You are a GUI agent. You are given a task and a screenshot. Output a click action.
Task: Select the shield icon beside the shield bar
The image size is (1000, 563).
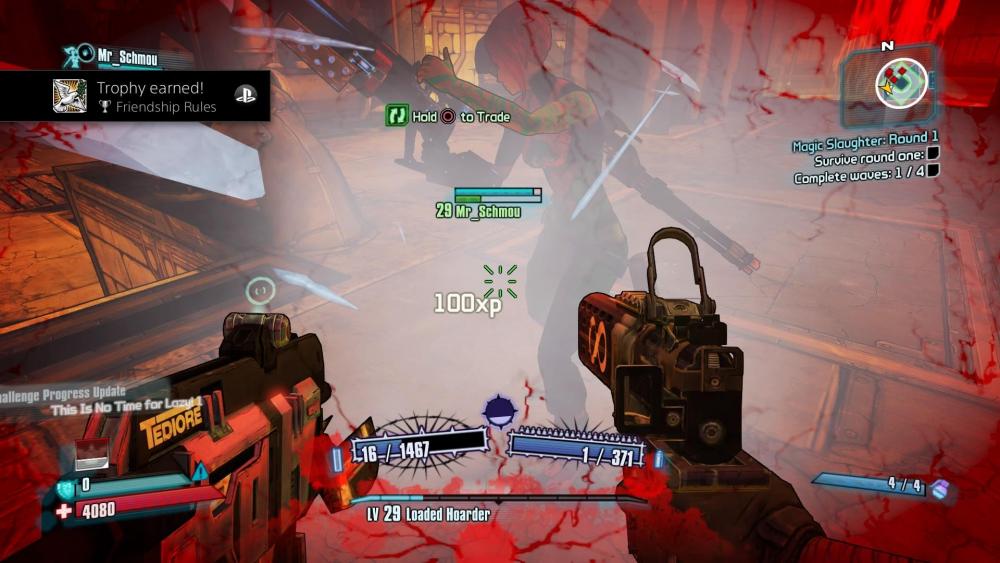click(64, 485)
